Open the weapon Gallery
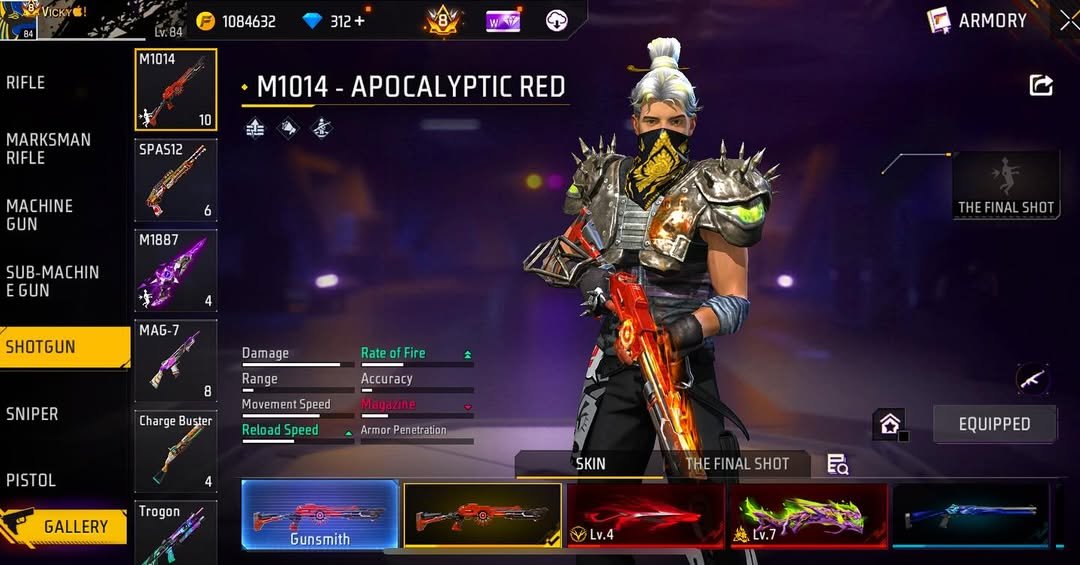Viewport: 1080px width, 565px height. pyautogui.click(x=66, y=527)
